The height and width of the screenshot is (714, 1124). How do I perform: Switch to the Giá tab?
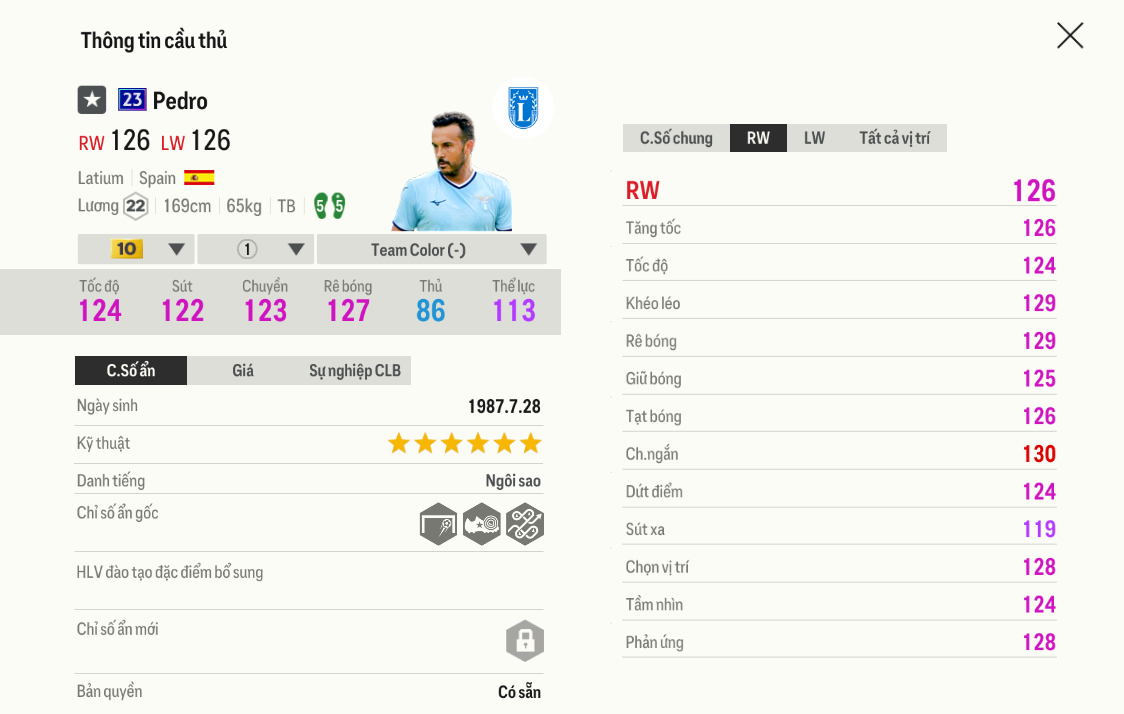[x=243, y=371]
